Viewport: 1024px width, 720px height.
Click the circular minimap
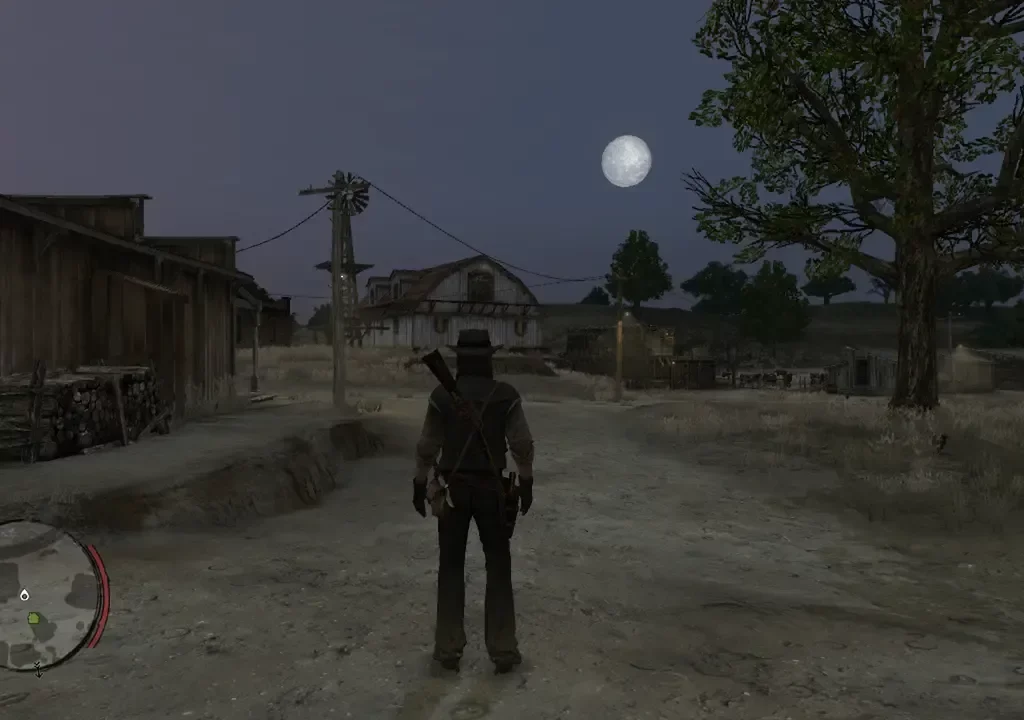coord(50,595)
